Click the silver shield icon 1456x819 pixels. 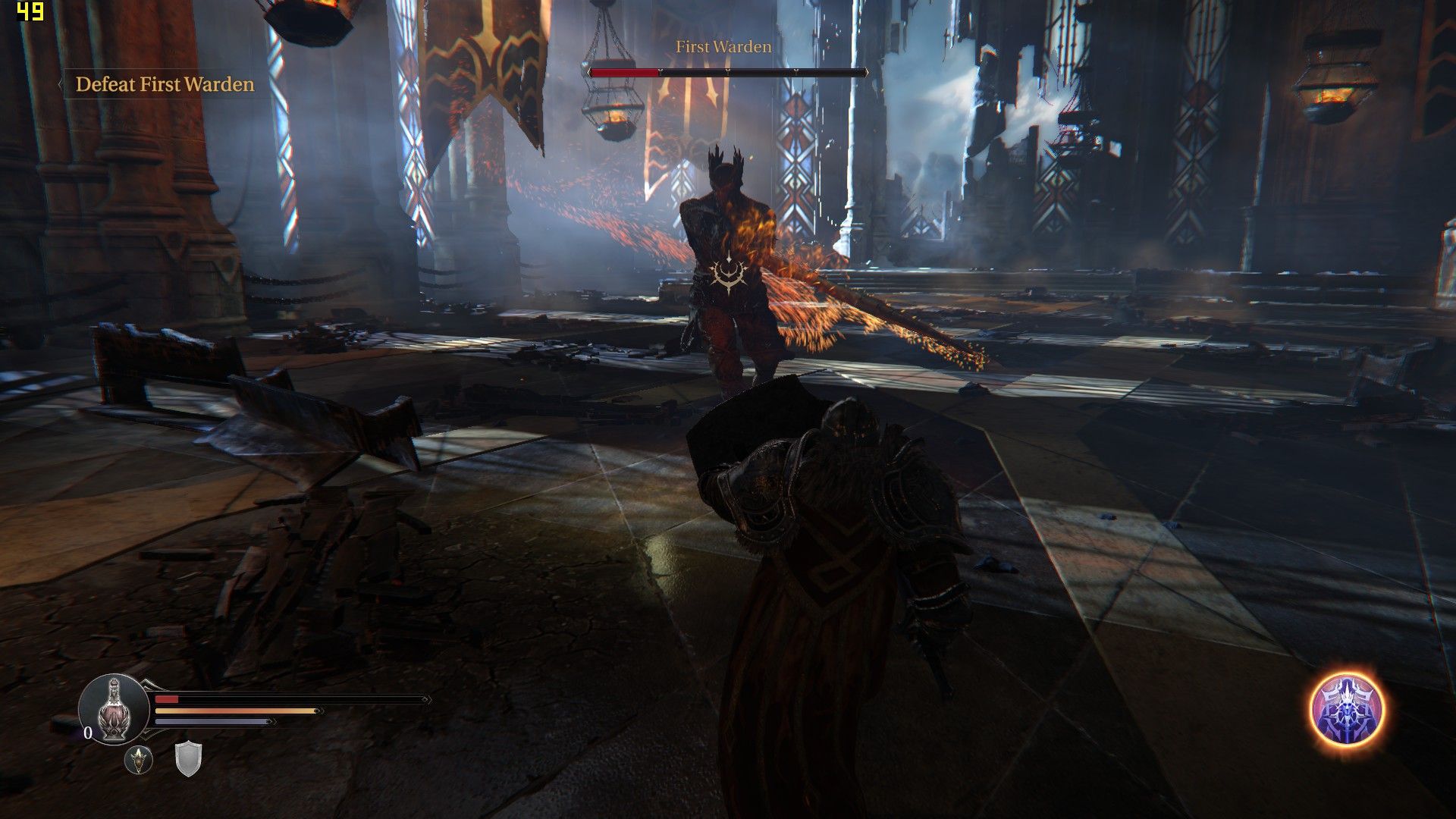(x=188, y=758)
